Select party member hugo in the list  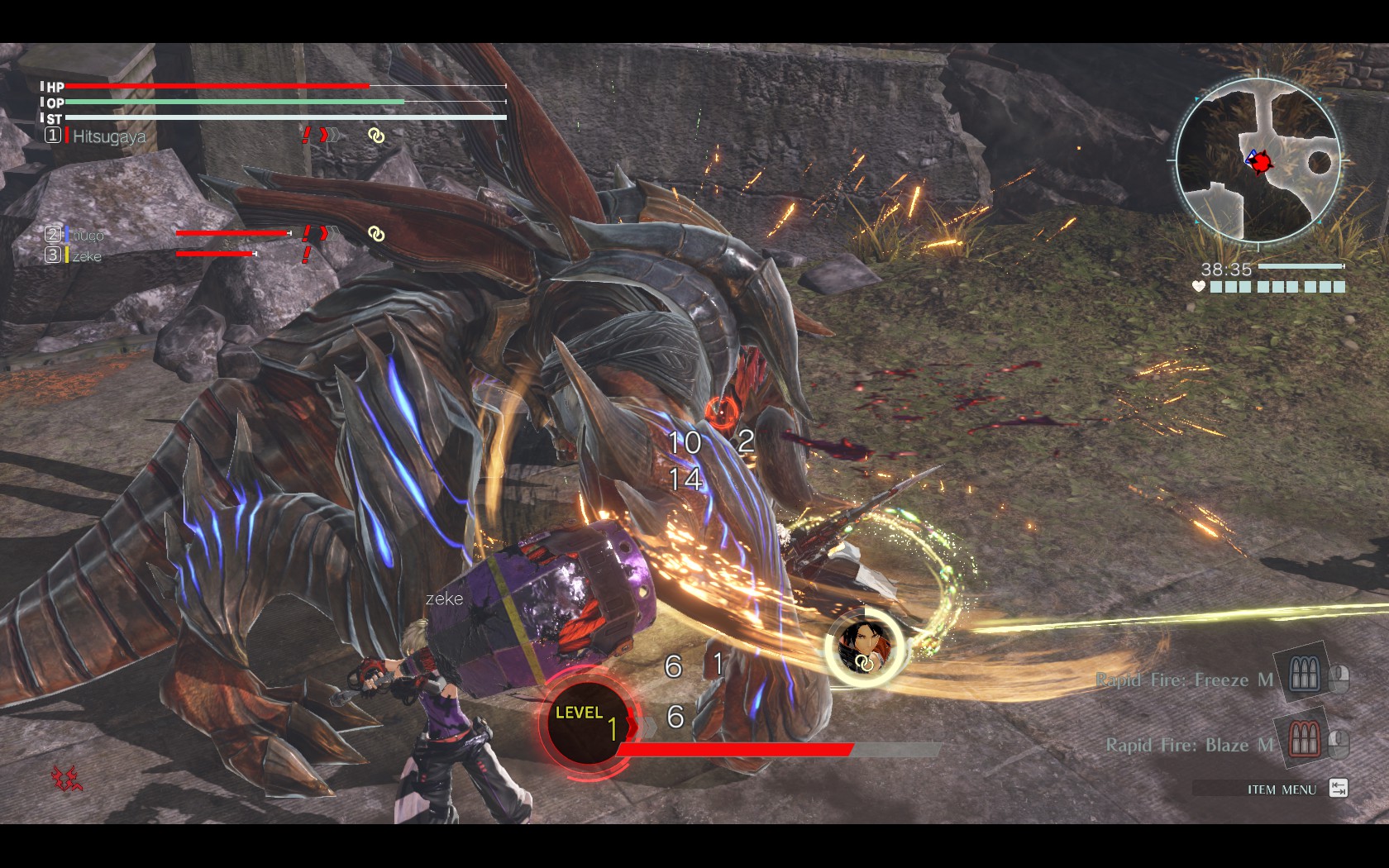88,235
